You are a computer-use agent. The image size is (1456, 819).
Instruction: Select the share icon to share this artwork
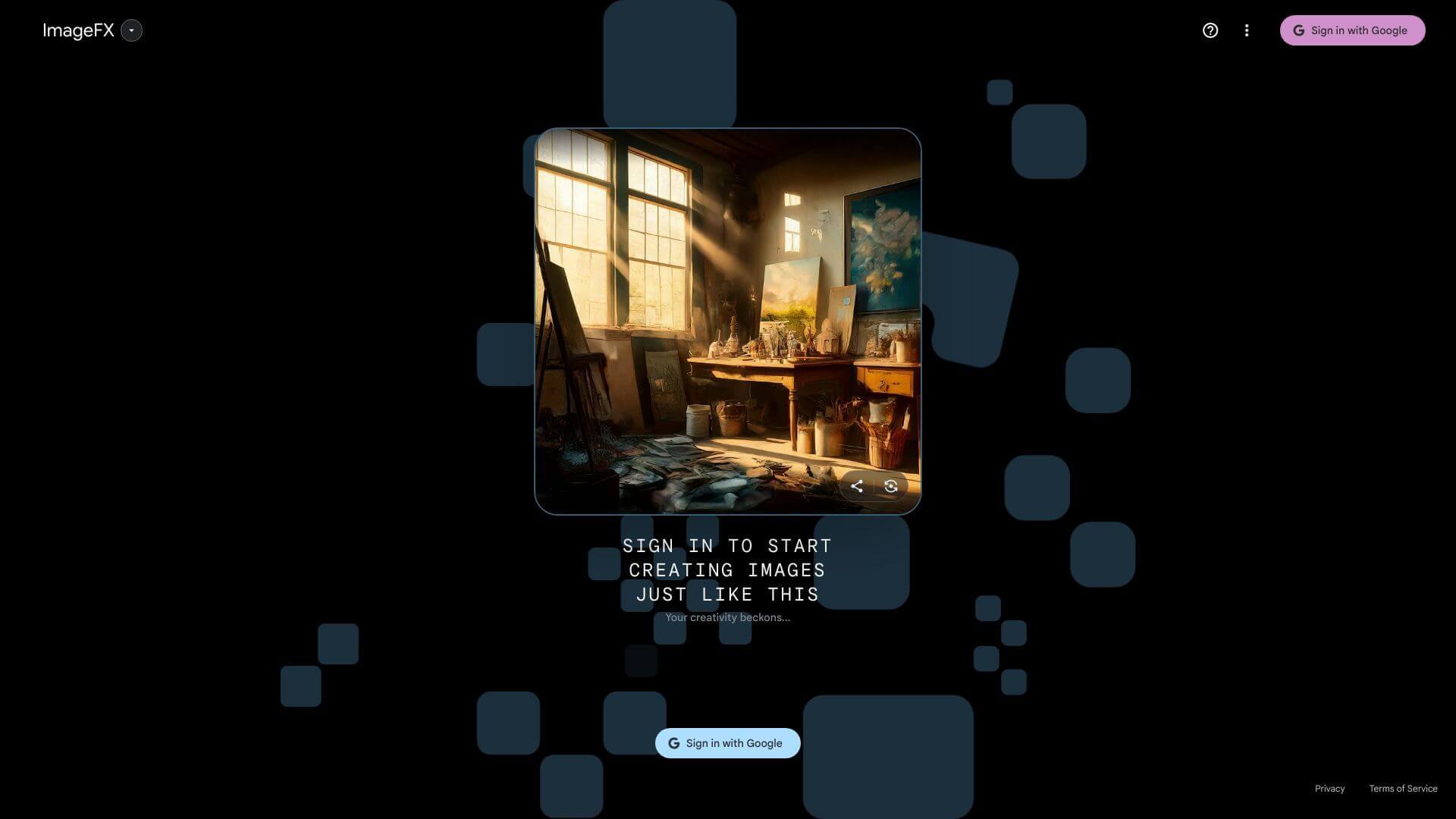[857, 487]
